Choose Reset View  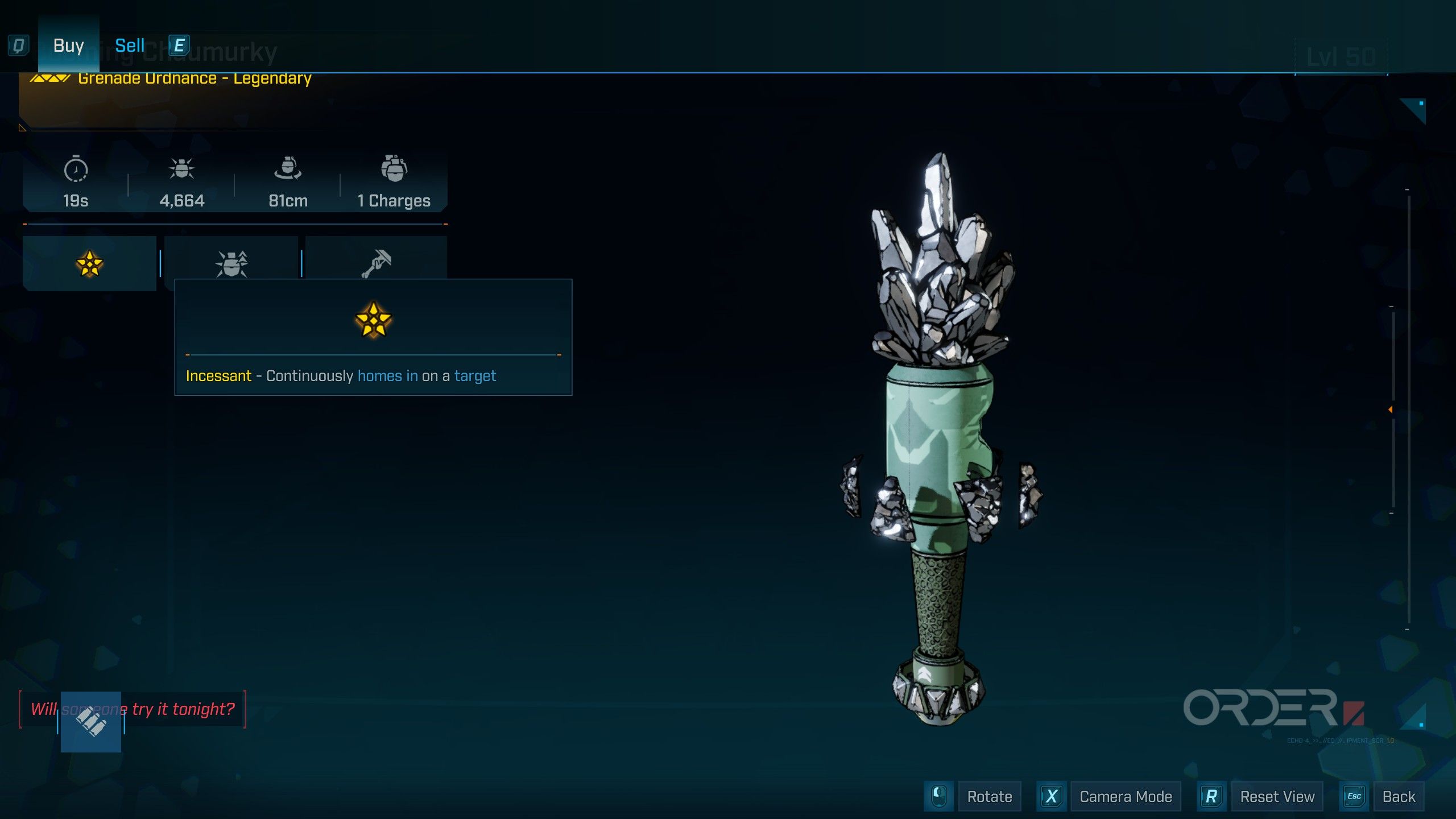[1277, 796]
